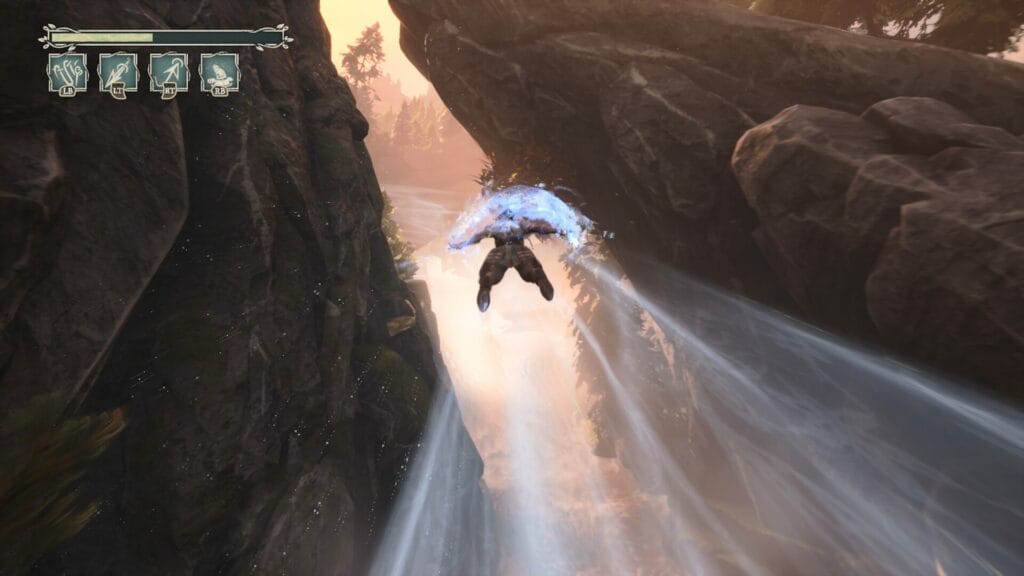Viewport: 1024px width, 576px height.
Task: Trigger the pointing hand ability icon
Action: [x=219, y=73]
